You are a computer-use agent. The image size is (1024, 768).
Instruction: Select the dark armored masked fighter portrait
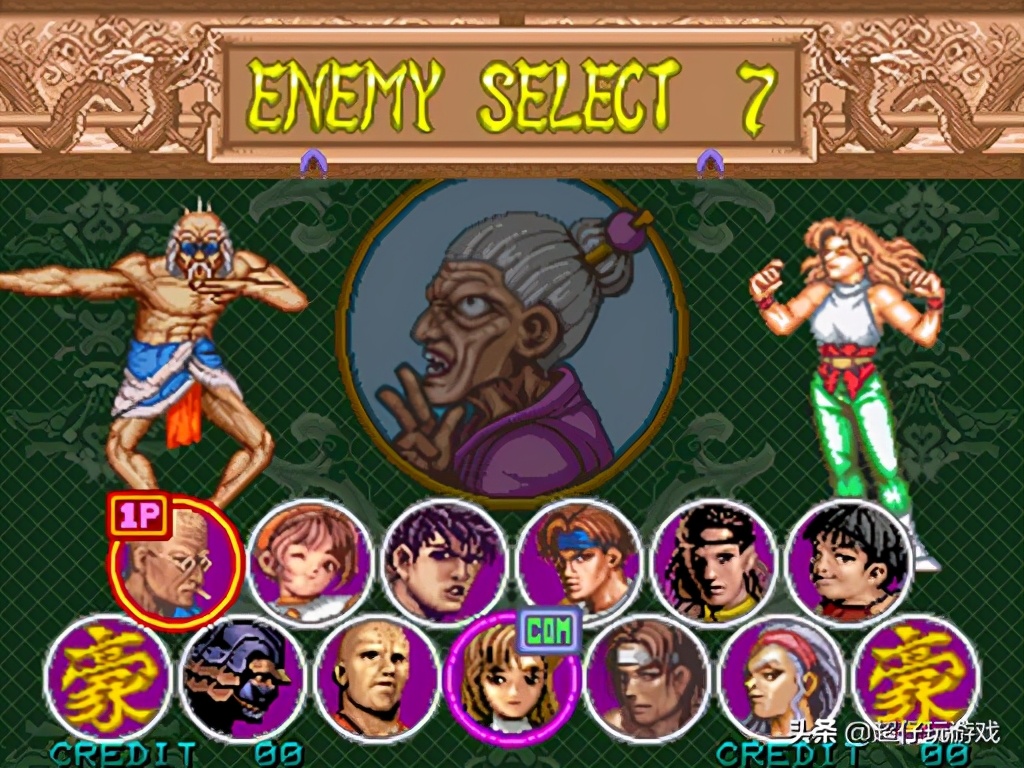(243, 678)
